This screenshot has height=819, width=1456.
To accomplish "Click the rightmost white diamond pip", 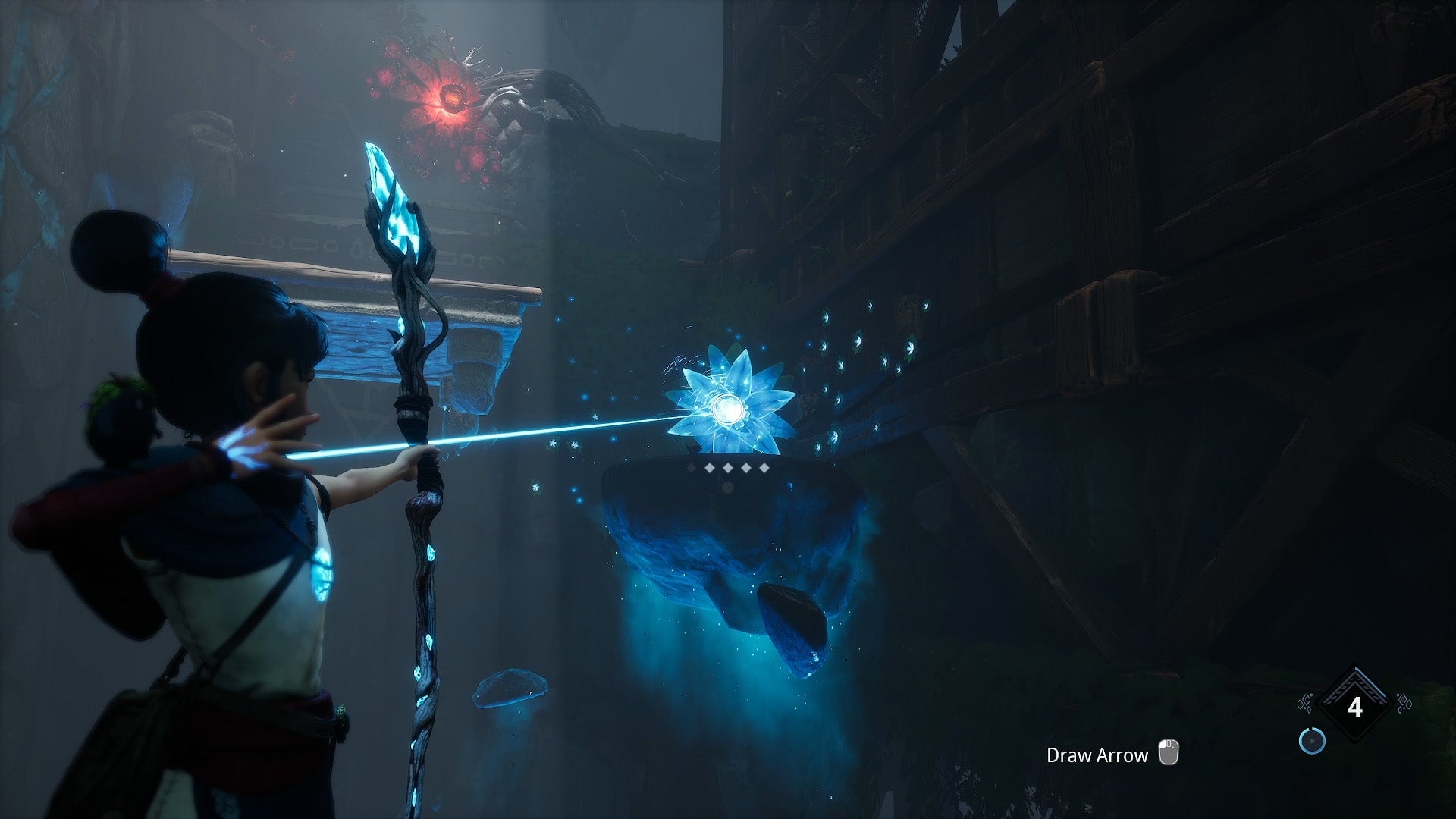I will click(x=764, y=468).
